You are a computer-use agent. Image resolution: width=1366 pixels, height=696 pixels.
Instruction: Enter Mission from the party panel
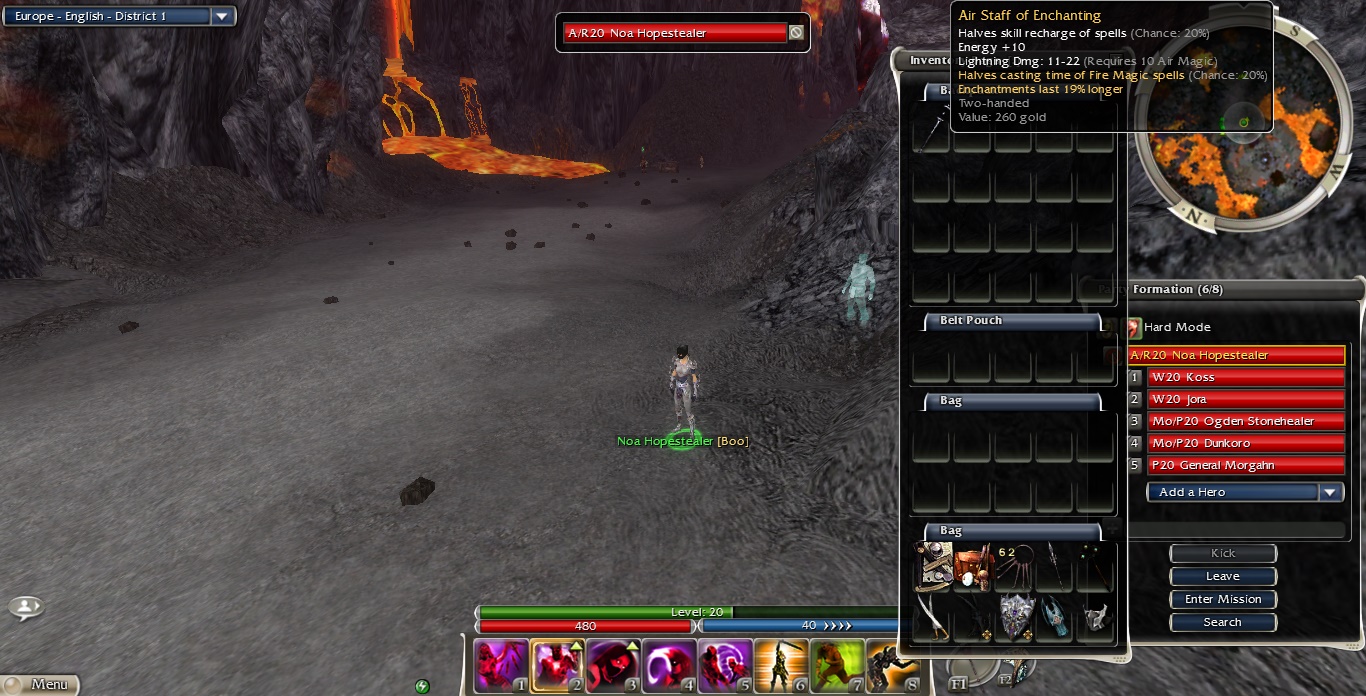1222,599
